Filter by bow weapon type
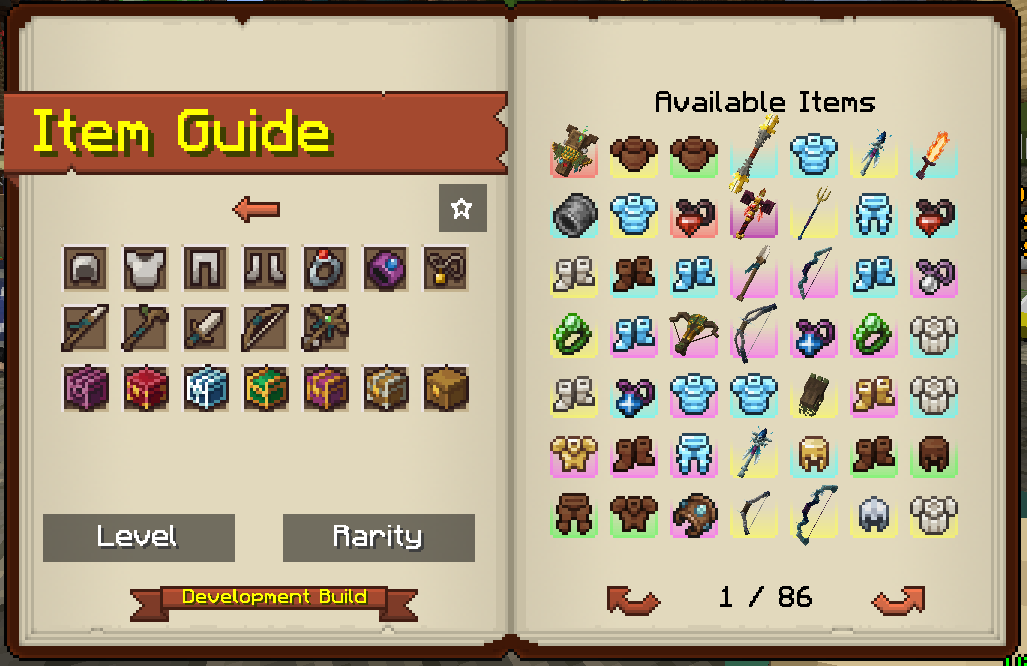 pyautogui.click(x=265, y=328)
